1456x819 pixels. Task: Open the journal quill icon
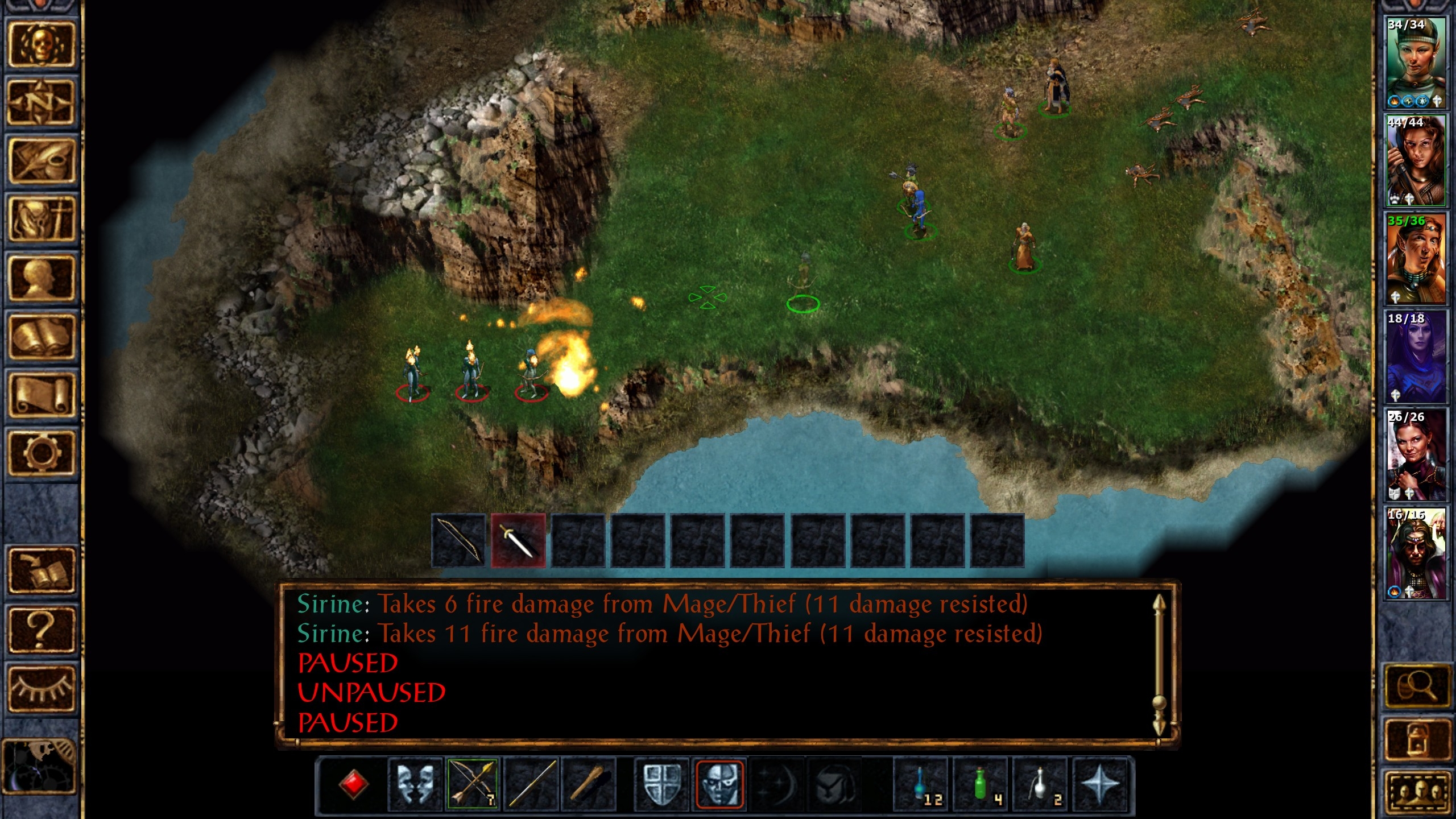click(x=41, y=161)
